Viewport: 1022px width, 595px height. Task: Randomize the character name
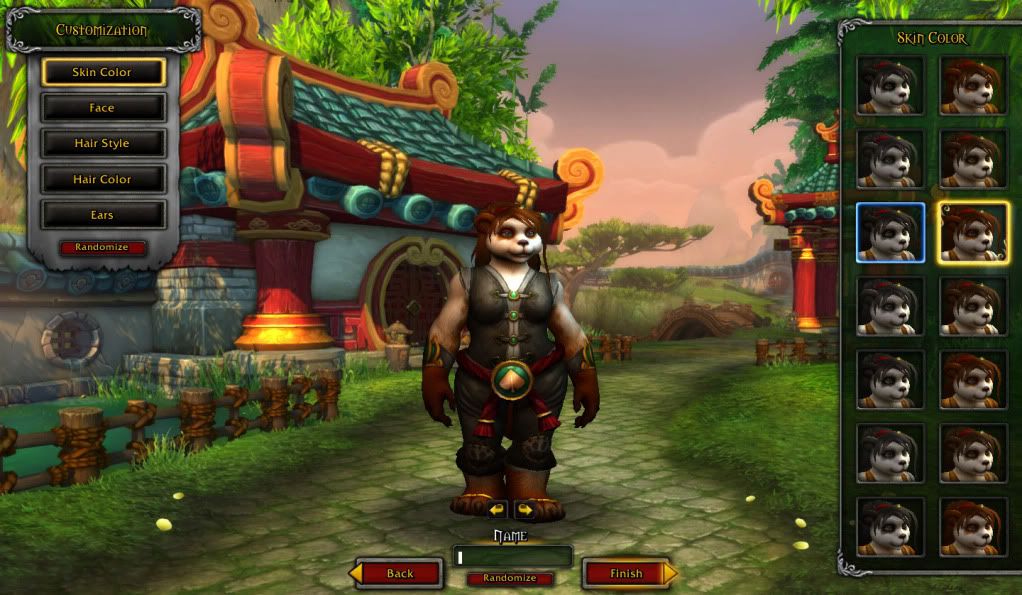point(510,578)
